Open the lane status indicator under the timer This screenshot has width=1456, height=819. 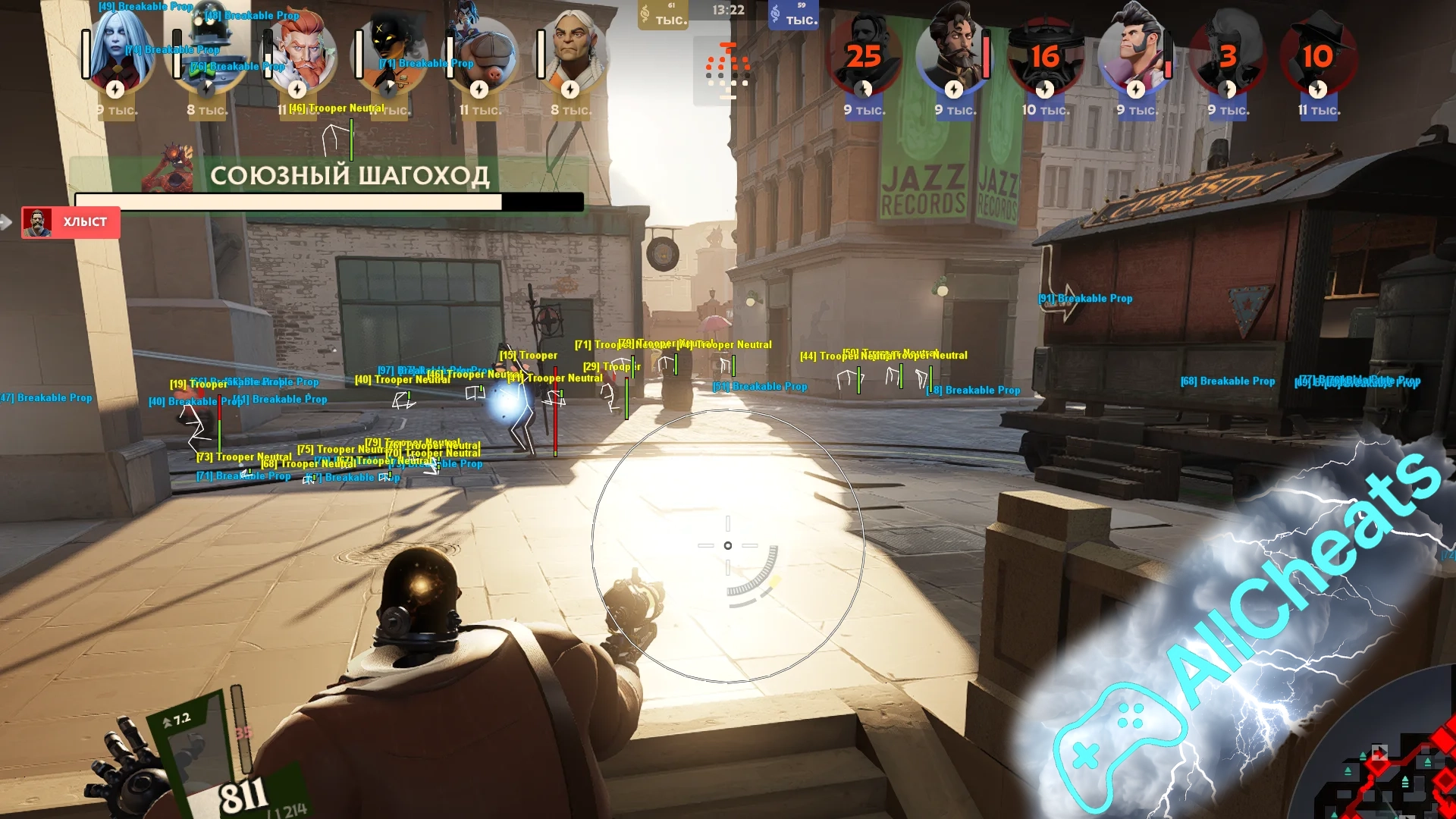(727, 70)
